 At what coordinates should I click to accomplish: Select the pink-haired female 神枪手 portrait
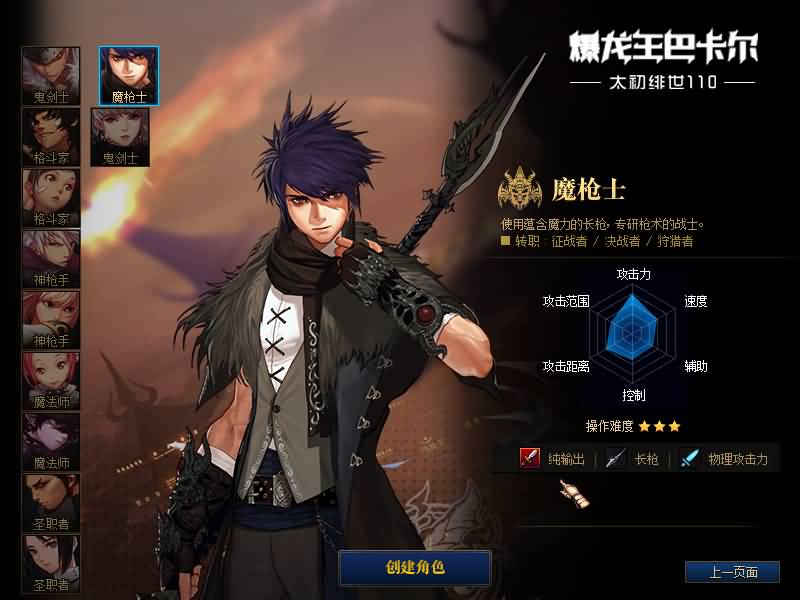(x=51, y=319)
